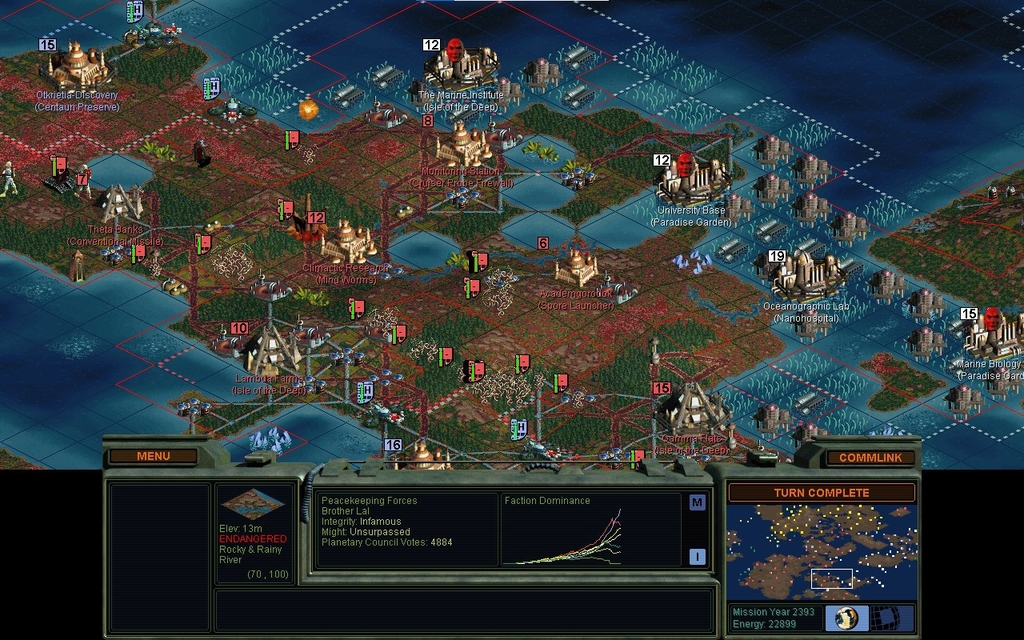
Task: Click the terrain tile preview thumbnail
Action: pos(252,504)
